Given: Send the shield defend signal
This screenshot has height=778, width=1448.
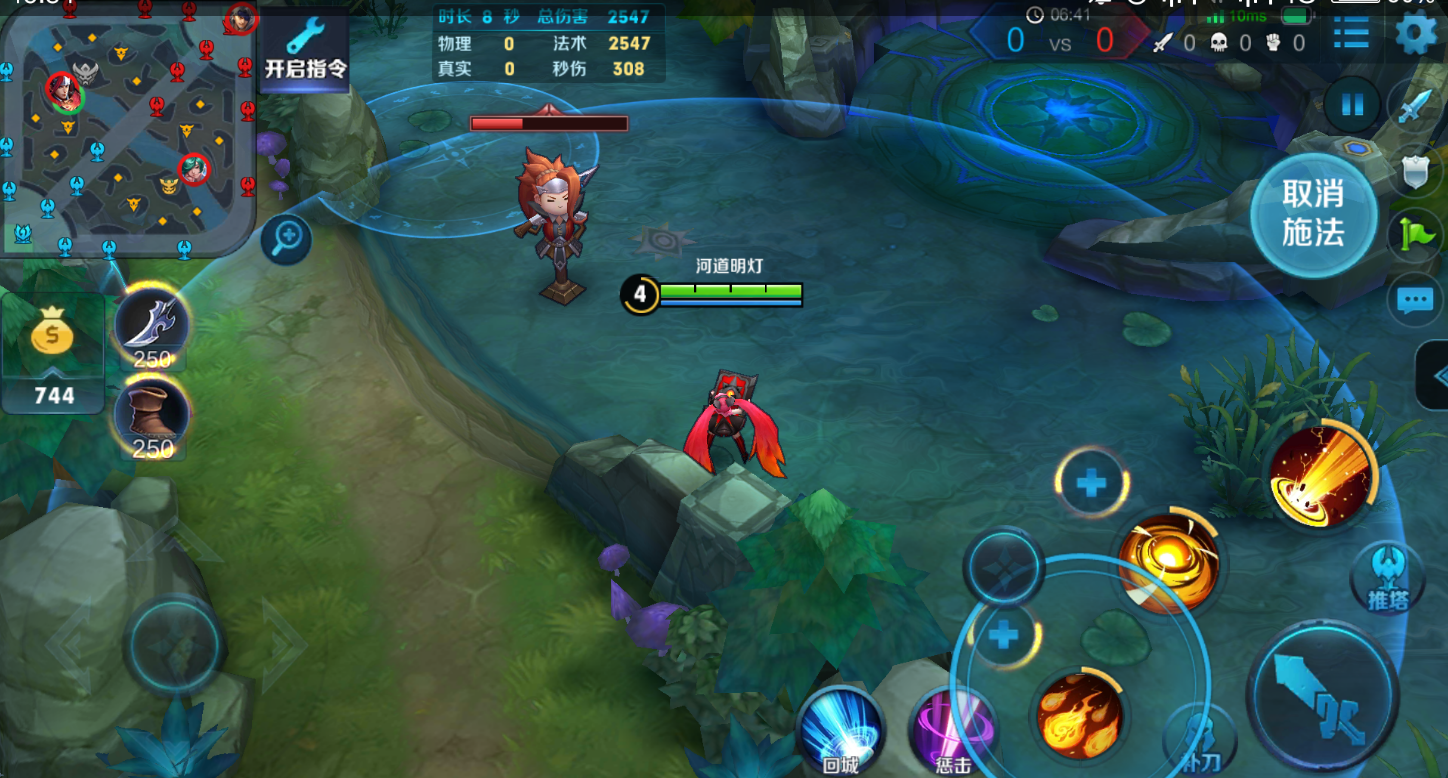Looking at the screenshot, I should click(x=1415, y=172).
